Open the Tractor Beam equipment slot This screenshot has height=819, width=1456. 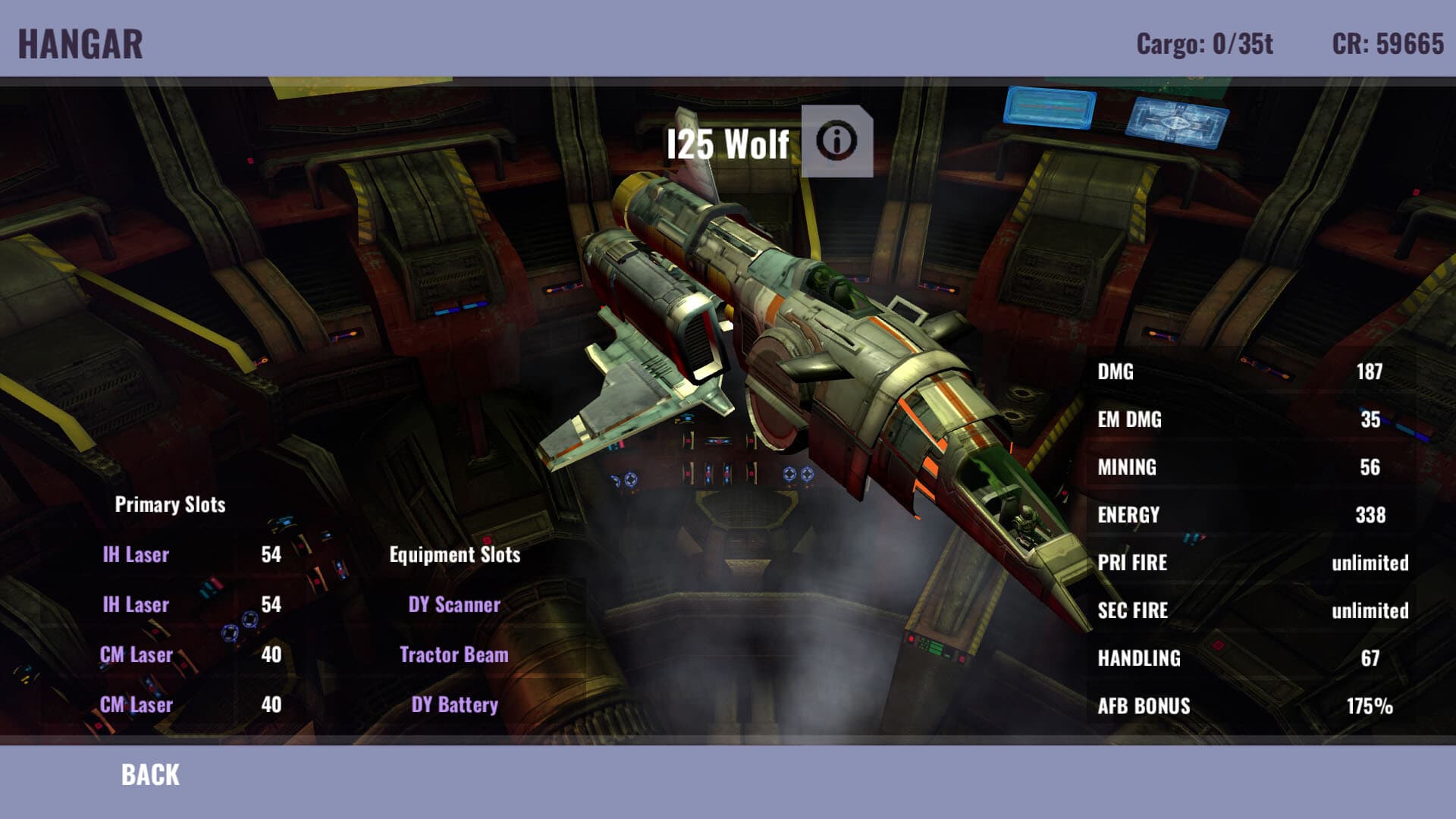click(455, 655)
